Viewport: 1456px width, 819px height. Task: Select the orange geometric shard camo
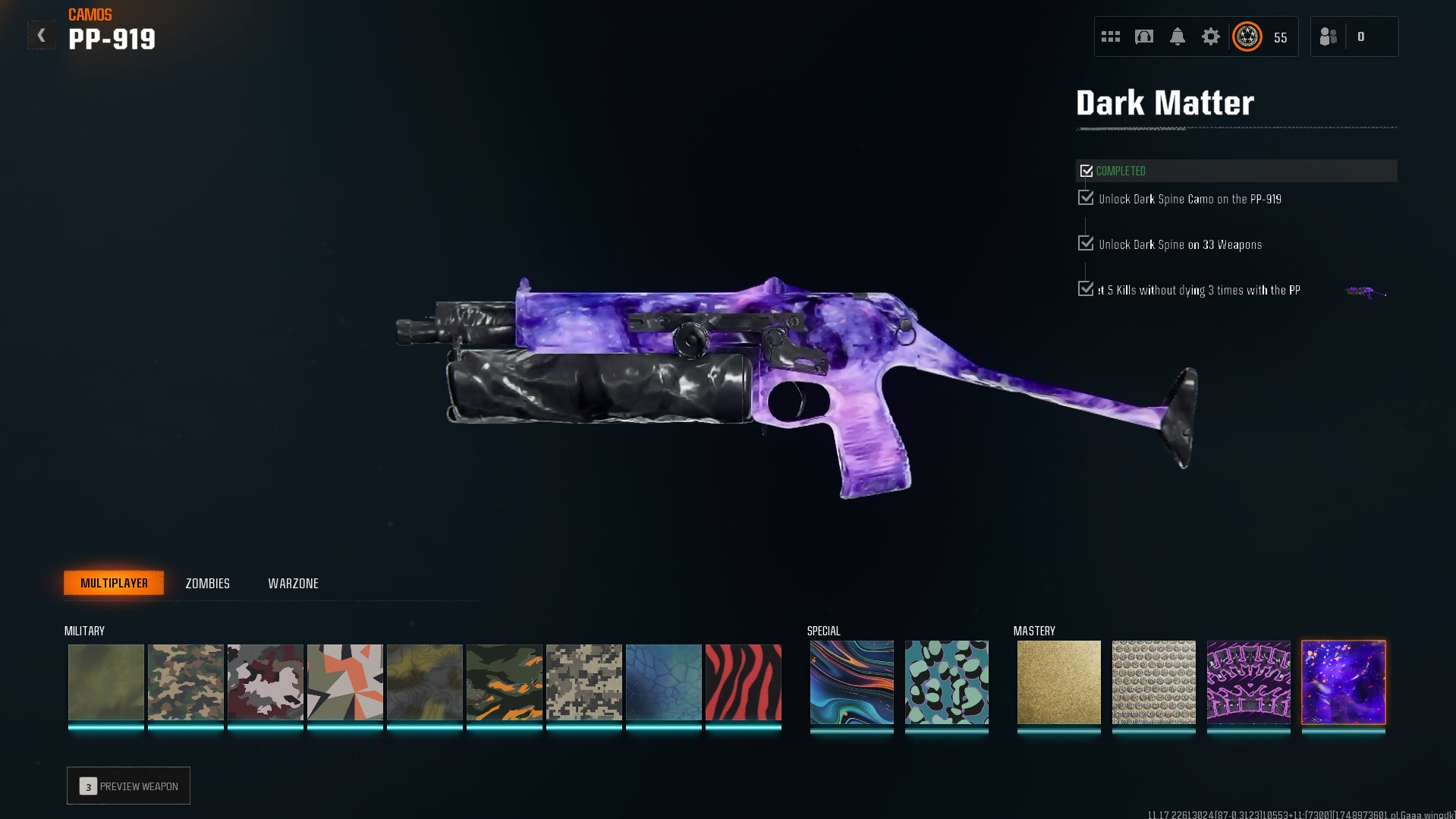tap(345, 682)
